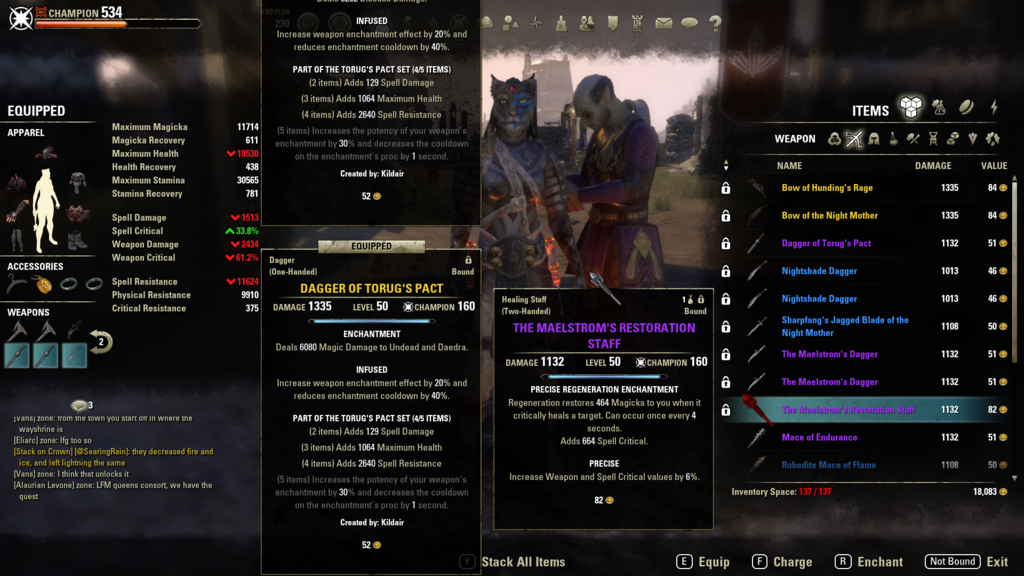The height and width of the screenshot is (576, 1024).
Task: Open the help question mark menu
Action: (x=715, y=23)
